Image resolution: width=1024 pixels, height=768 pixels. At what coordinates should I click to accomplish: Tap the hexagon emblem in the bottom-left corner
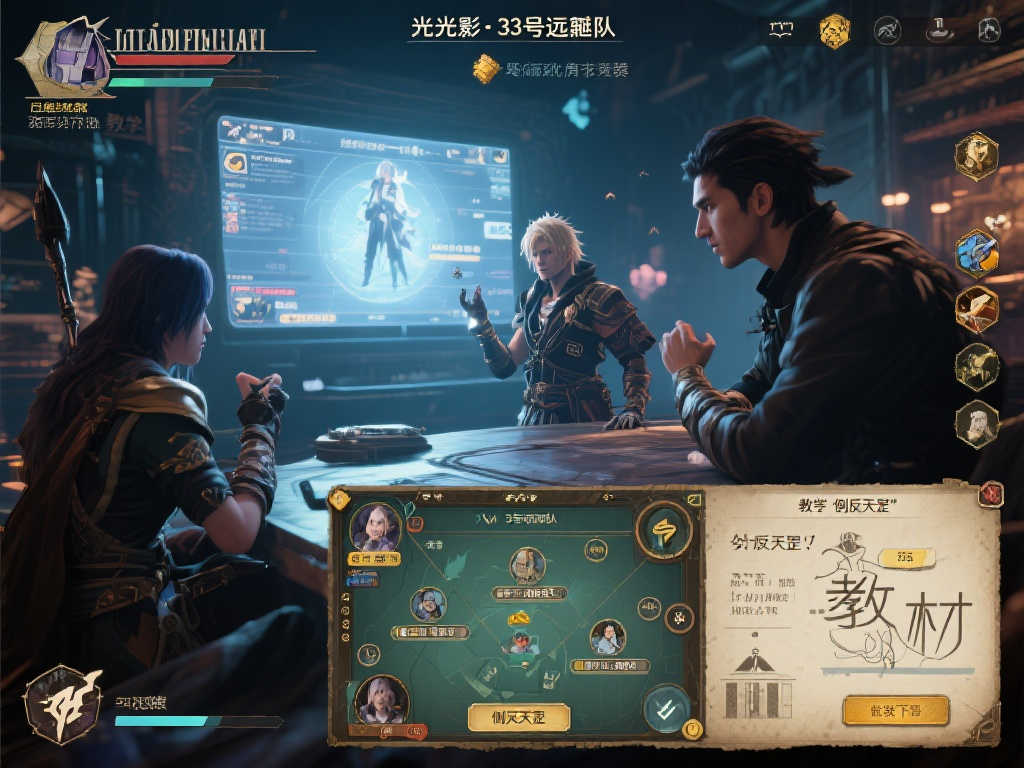tap(62, 705)
